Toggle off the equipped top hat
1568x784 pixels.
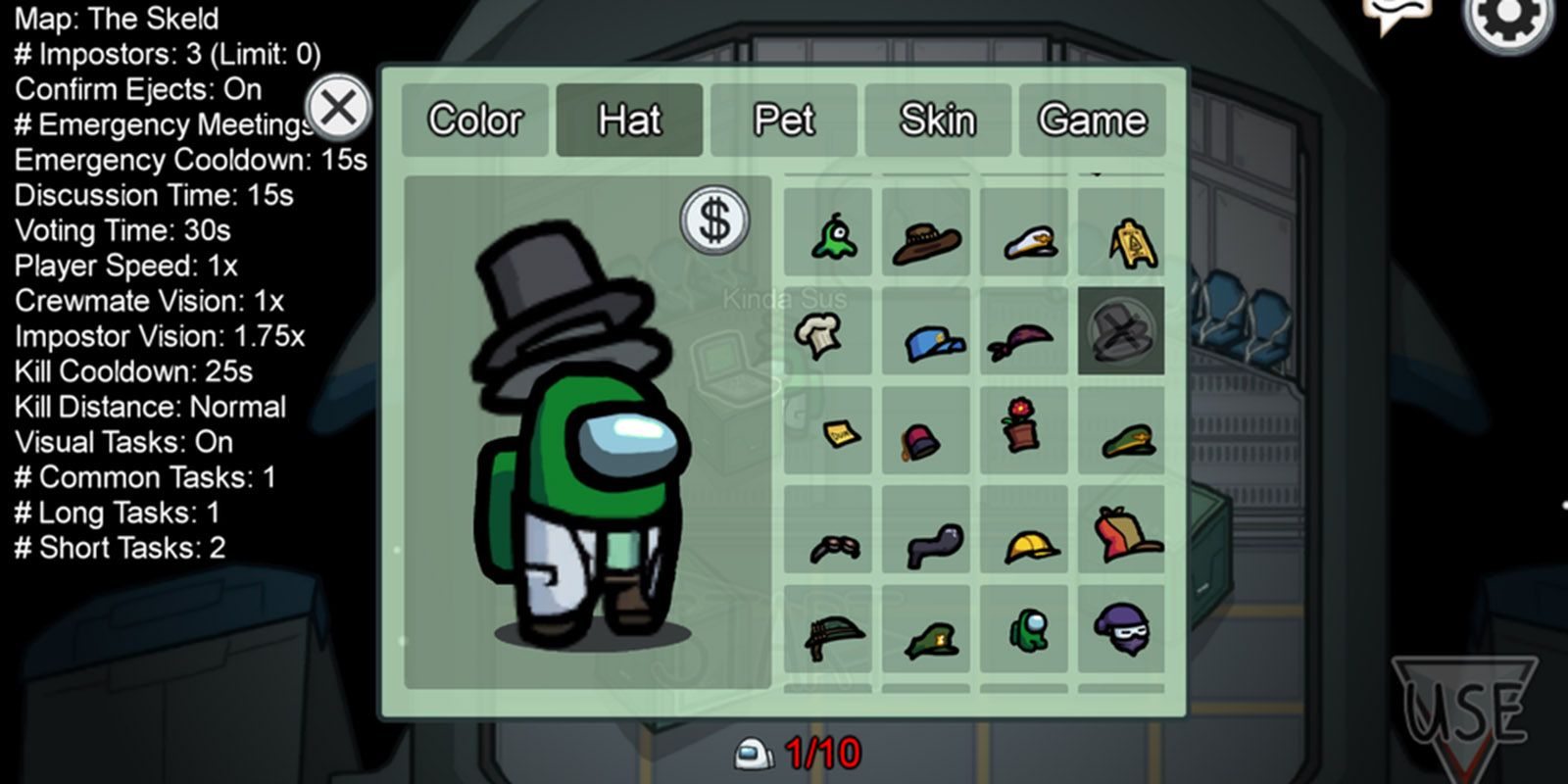(1123, 333)
